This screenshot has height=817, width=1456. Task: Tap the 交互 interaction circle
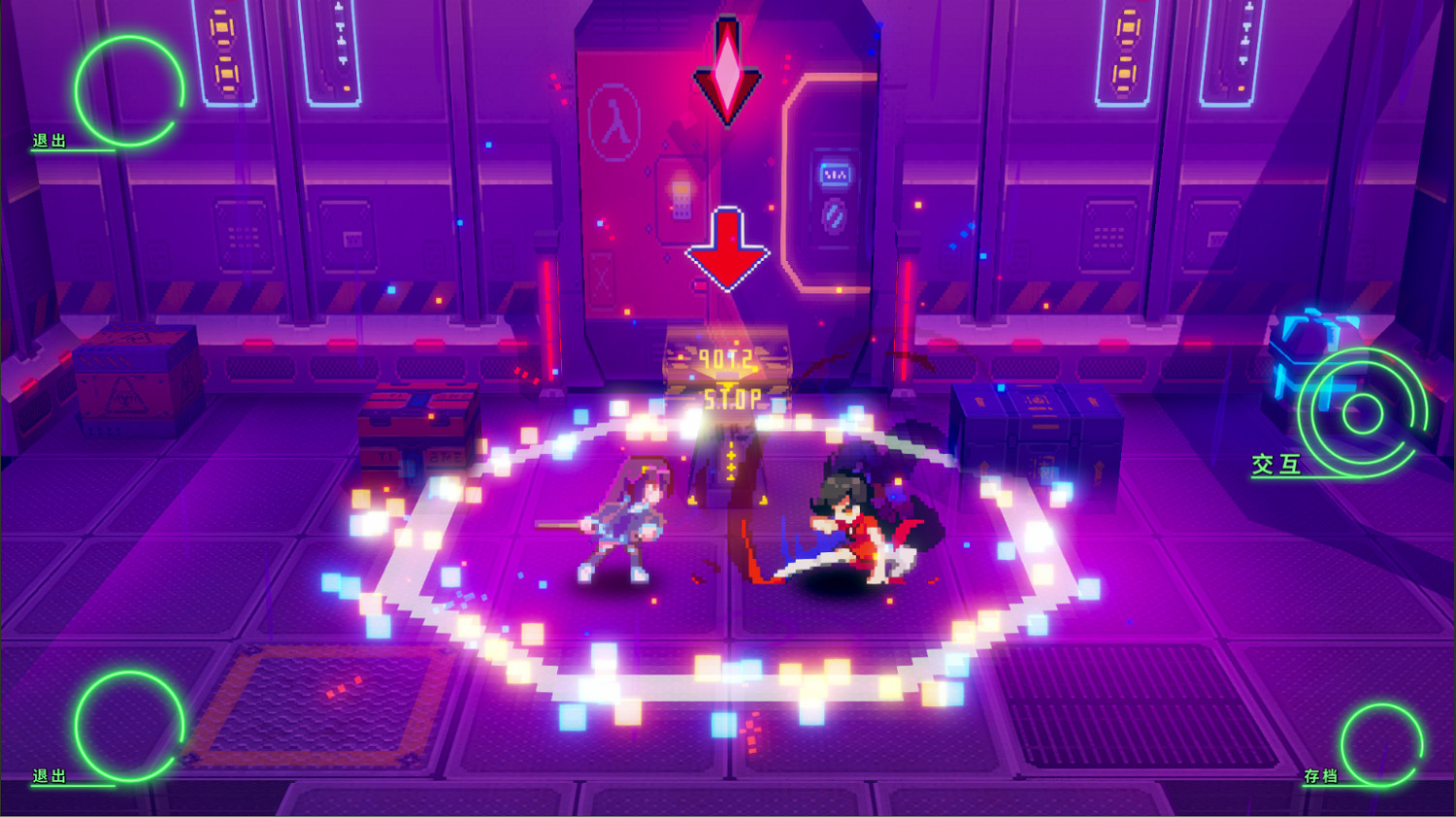click(1364, 412)
